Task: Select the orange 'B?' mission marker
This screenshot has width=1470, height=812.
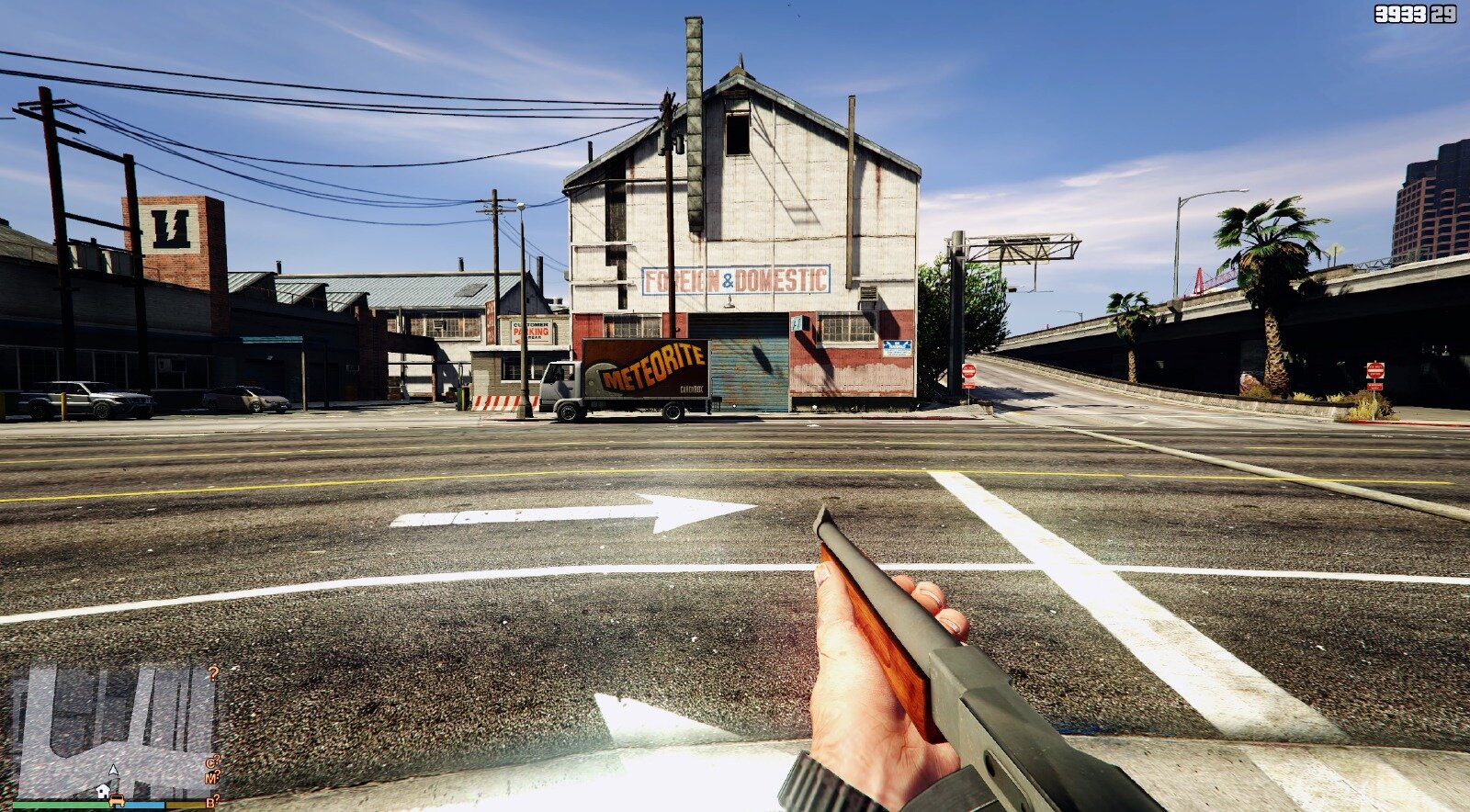Action: click(212, 802)
